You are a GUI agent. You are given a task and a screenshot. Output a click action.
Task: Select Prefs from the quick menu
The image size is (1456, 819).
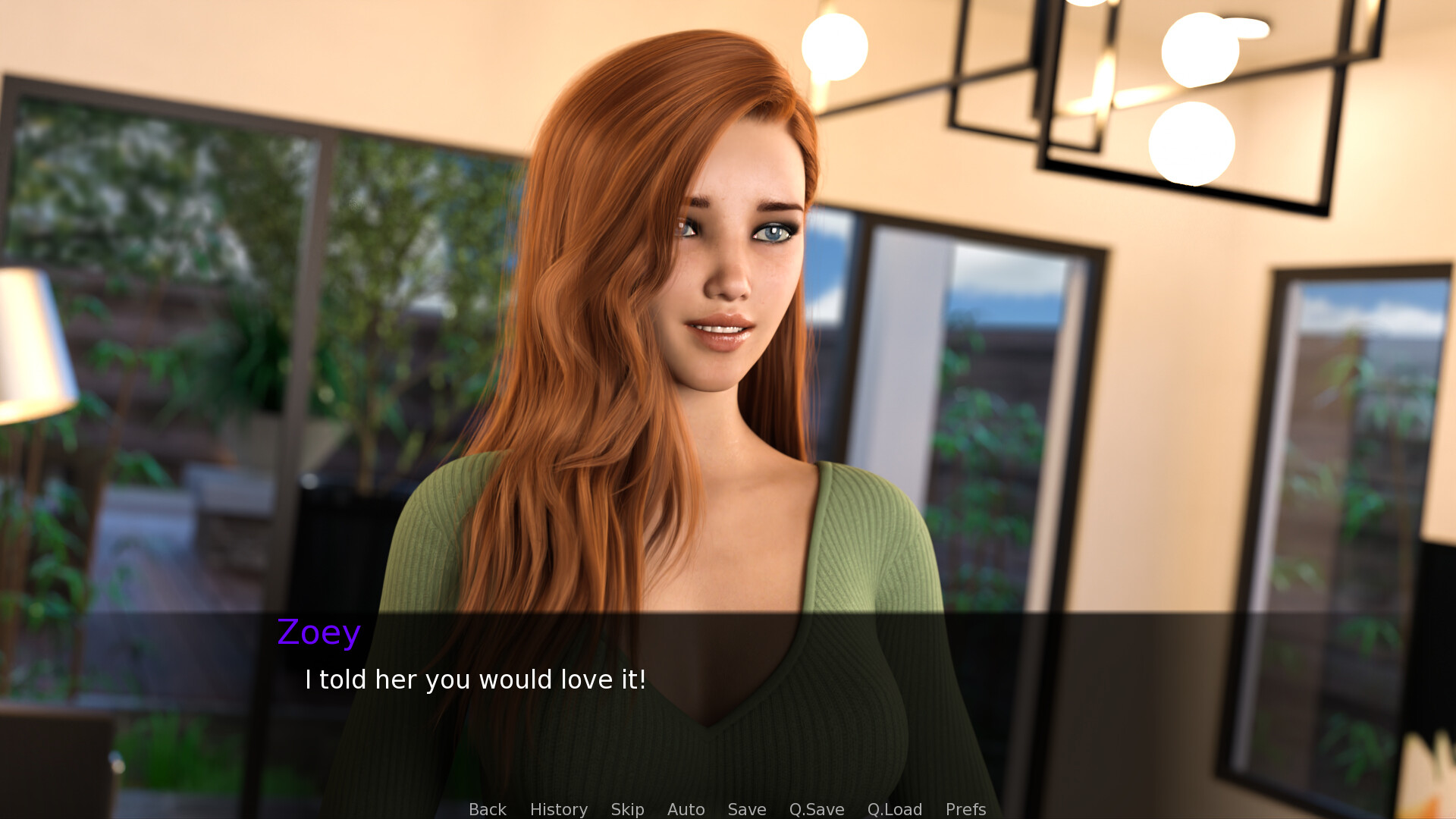[965, 809]
